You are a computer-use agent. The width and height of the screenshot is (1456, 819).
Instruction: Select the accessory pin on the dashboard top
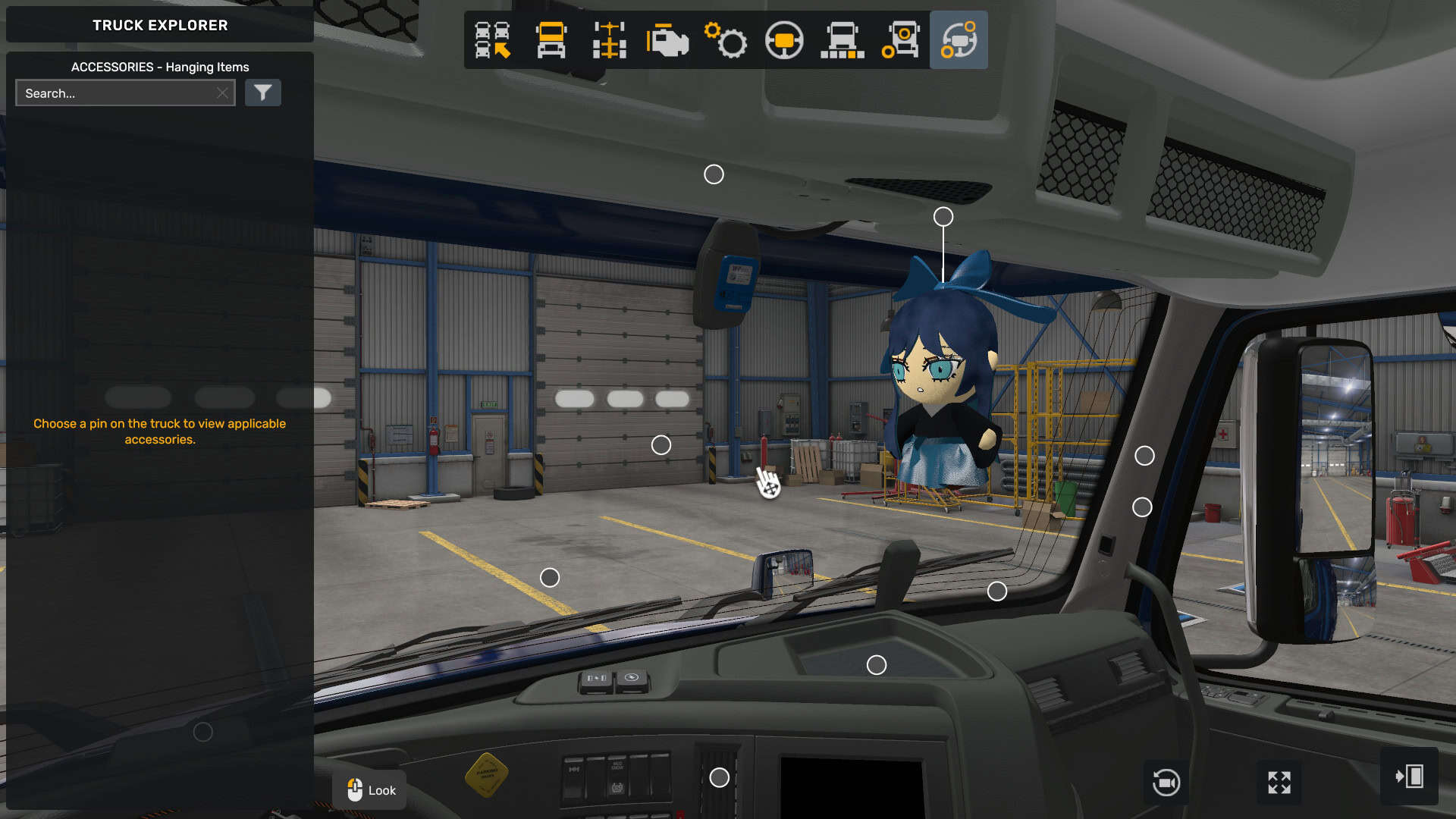tap(877, 665)
